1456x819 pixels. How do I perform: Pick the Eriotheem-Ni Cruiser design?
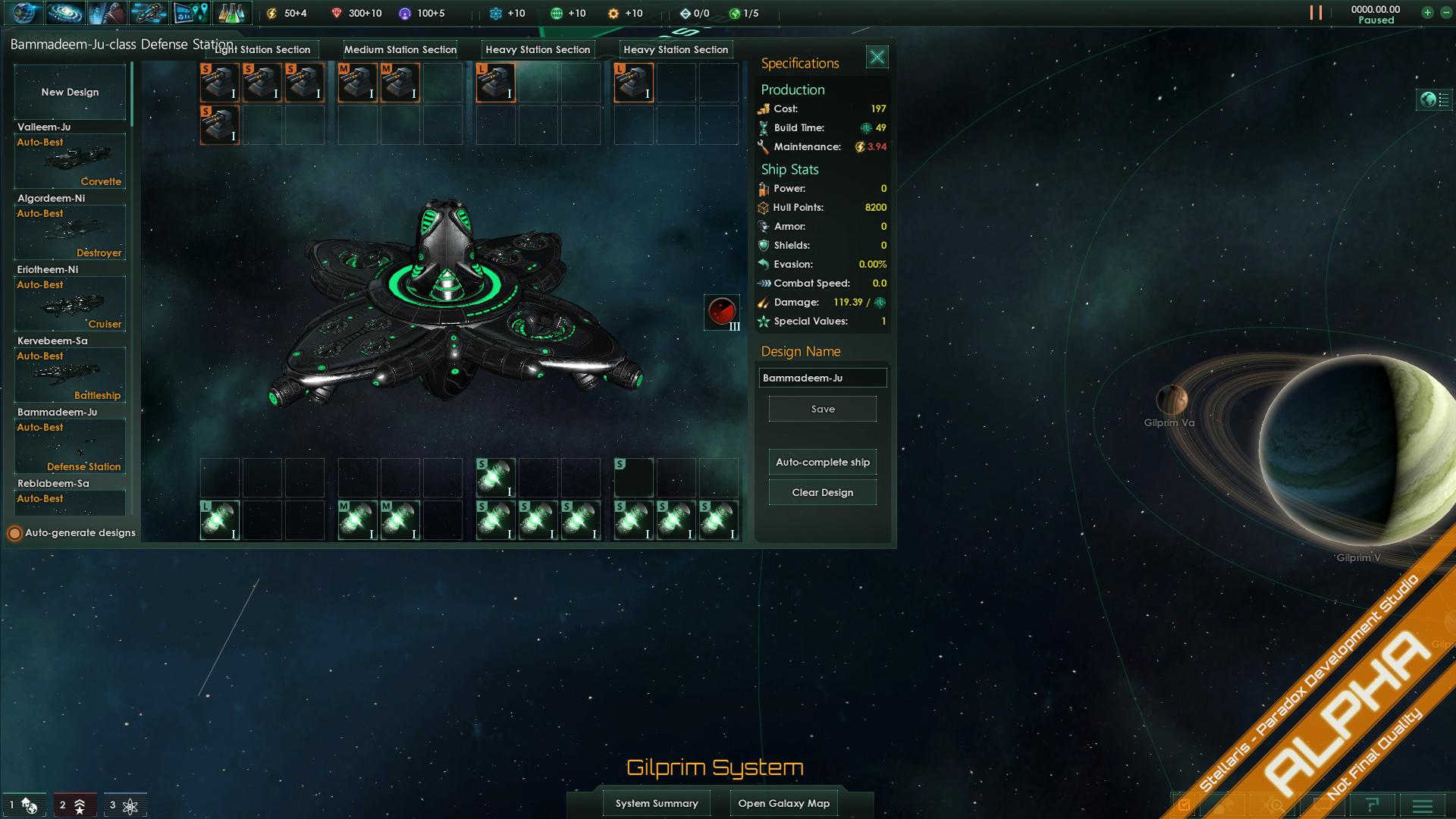click(x=70, y=303)
